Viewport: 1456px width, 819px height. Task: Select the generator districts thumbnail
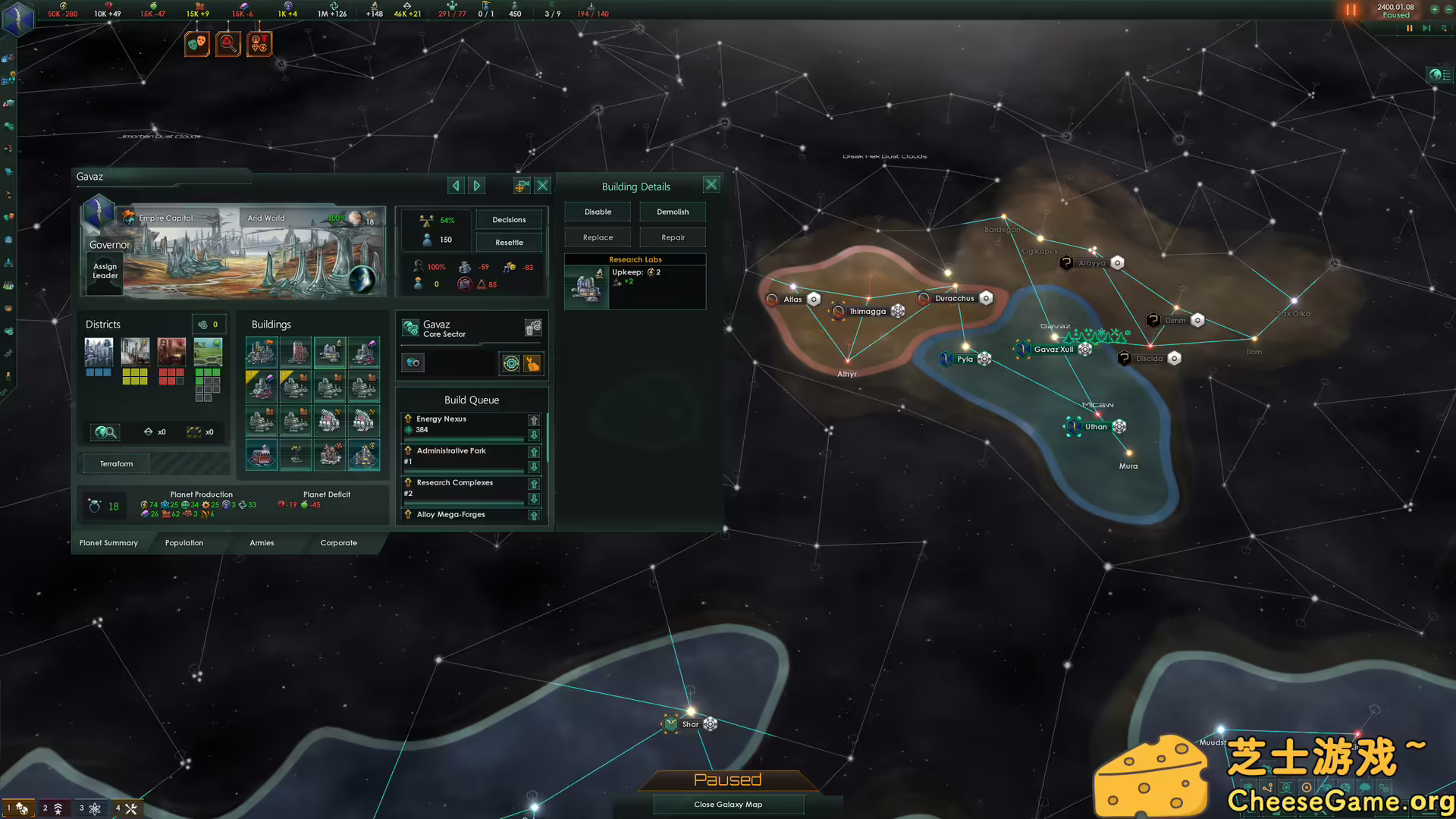point(135,352)
